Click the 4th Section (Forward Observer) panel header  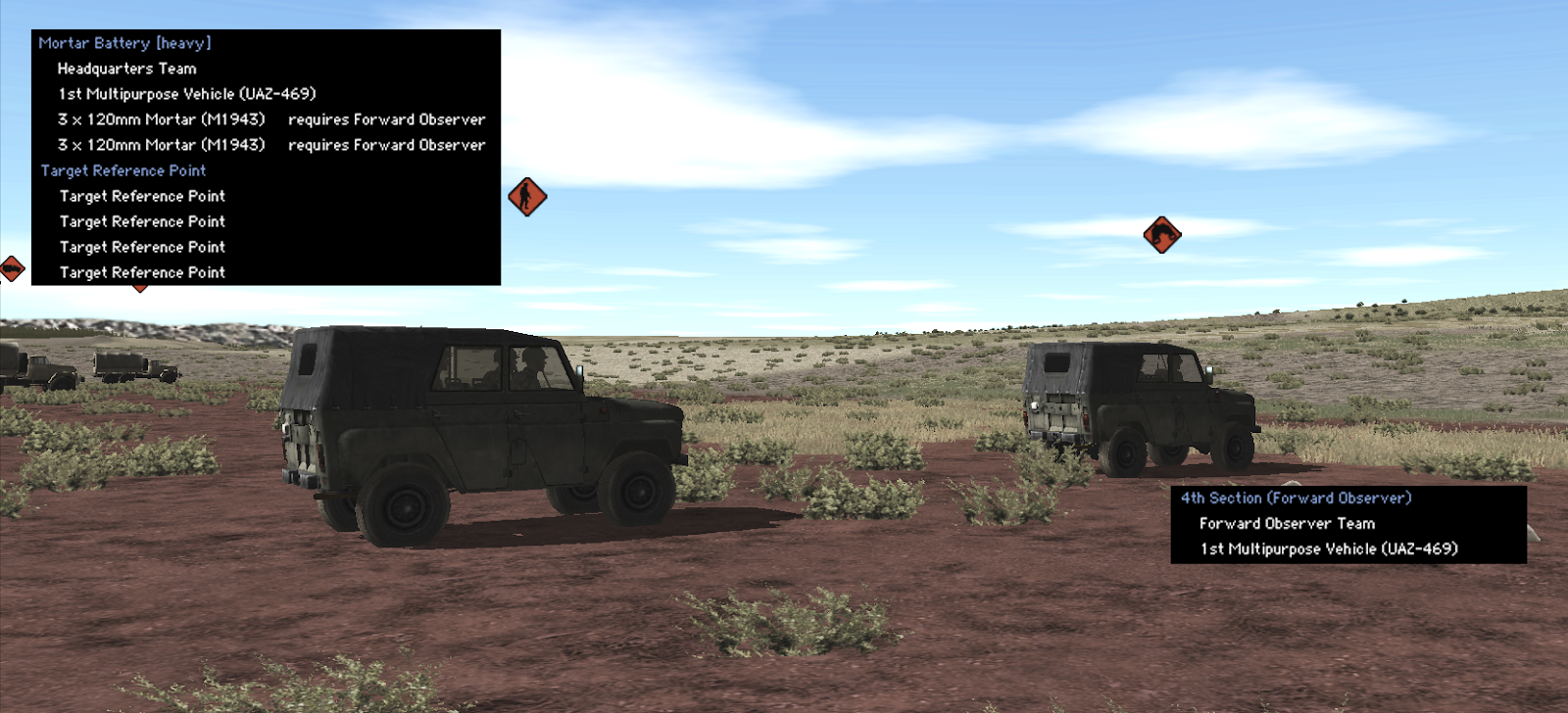(1295, 498)
